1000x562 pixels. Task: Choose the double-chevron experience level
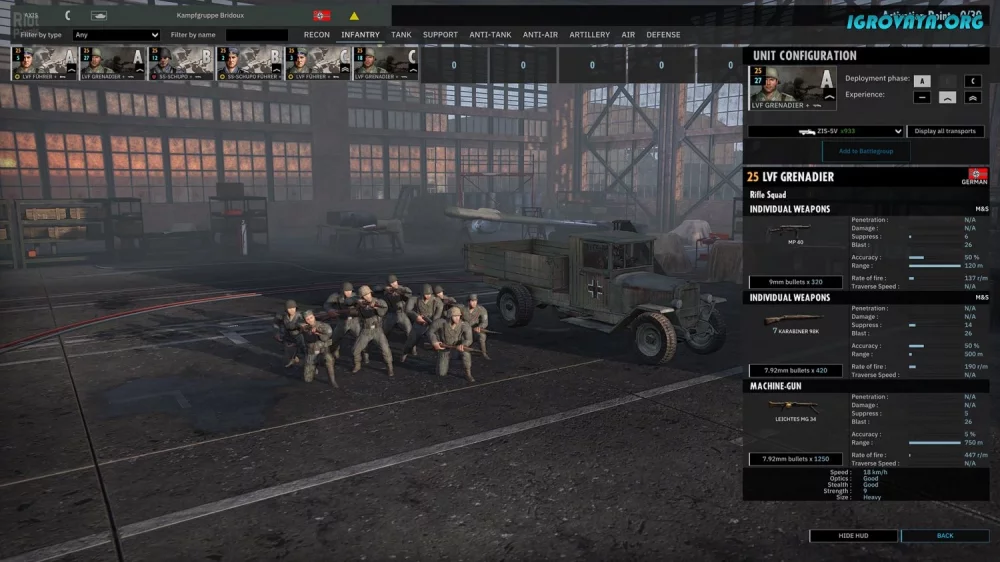coord(972,98)
